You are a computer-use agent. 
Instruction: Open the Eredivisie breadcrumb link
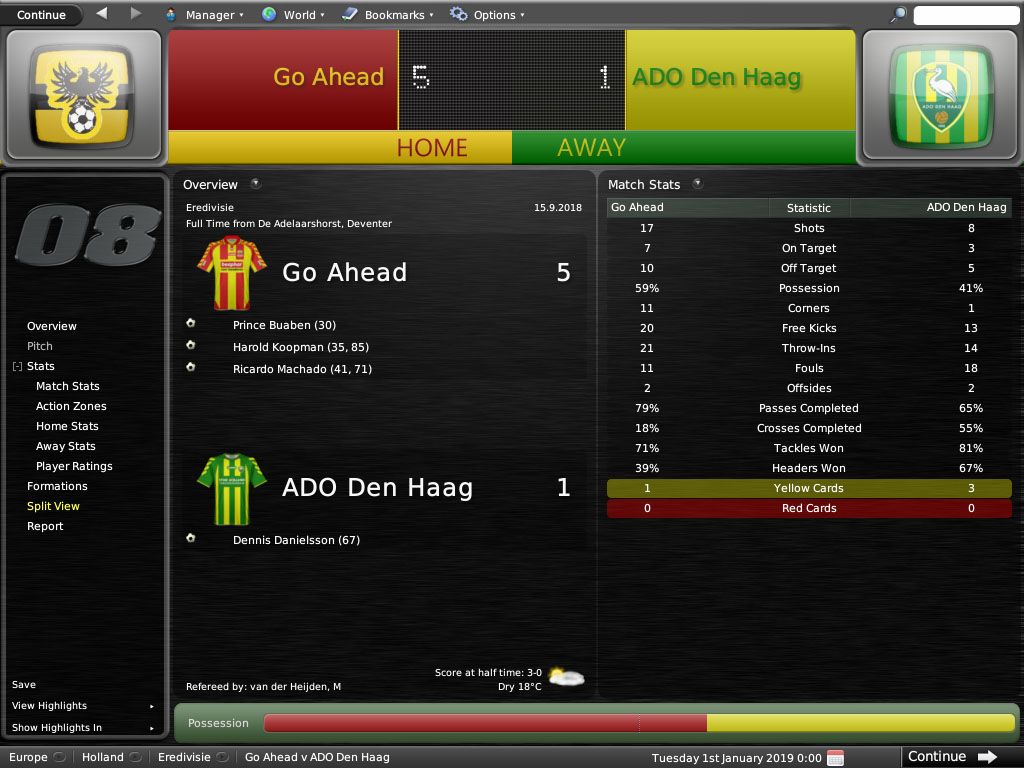point(184,757)
